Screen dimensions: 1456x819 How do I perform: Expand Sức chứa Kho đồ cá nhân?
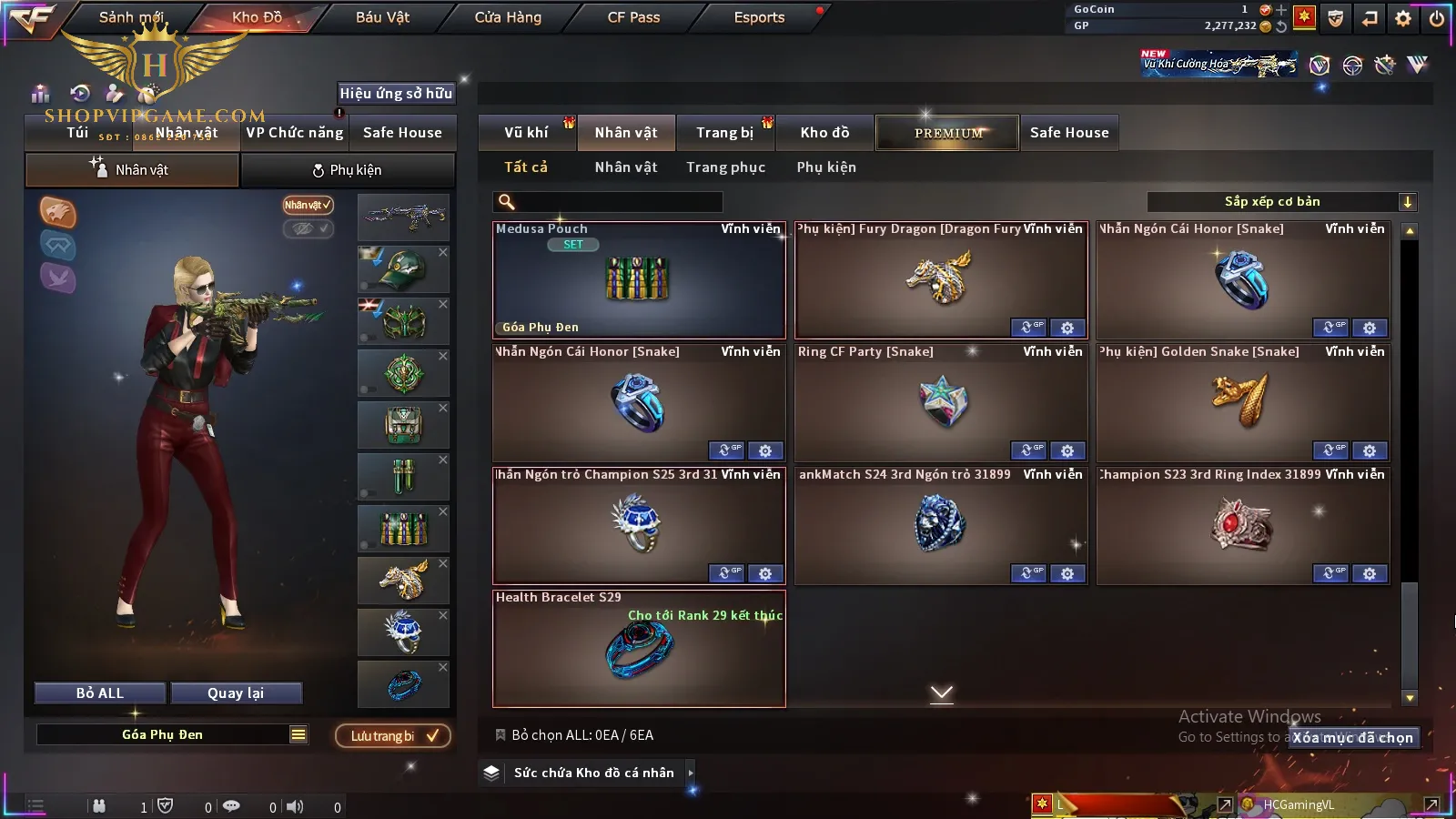point(594,773)
